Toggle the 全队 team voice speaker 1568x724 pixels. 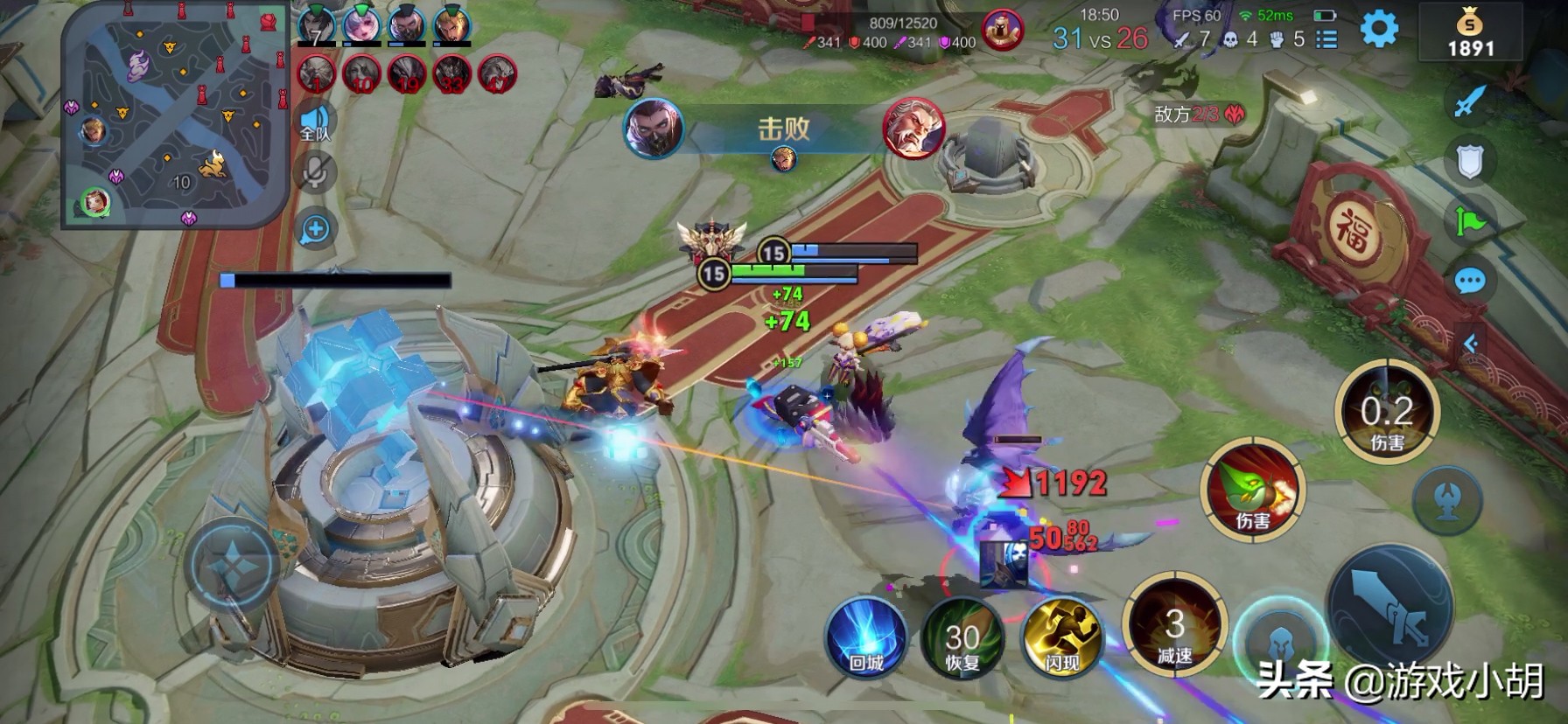315,123
